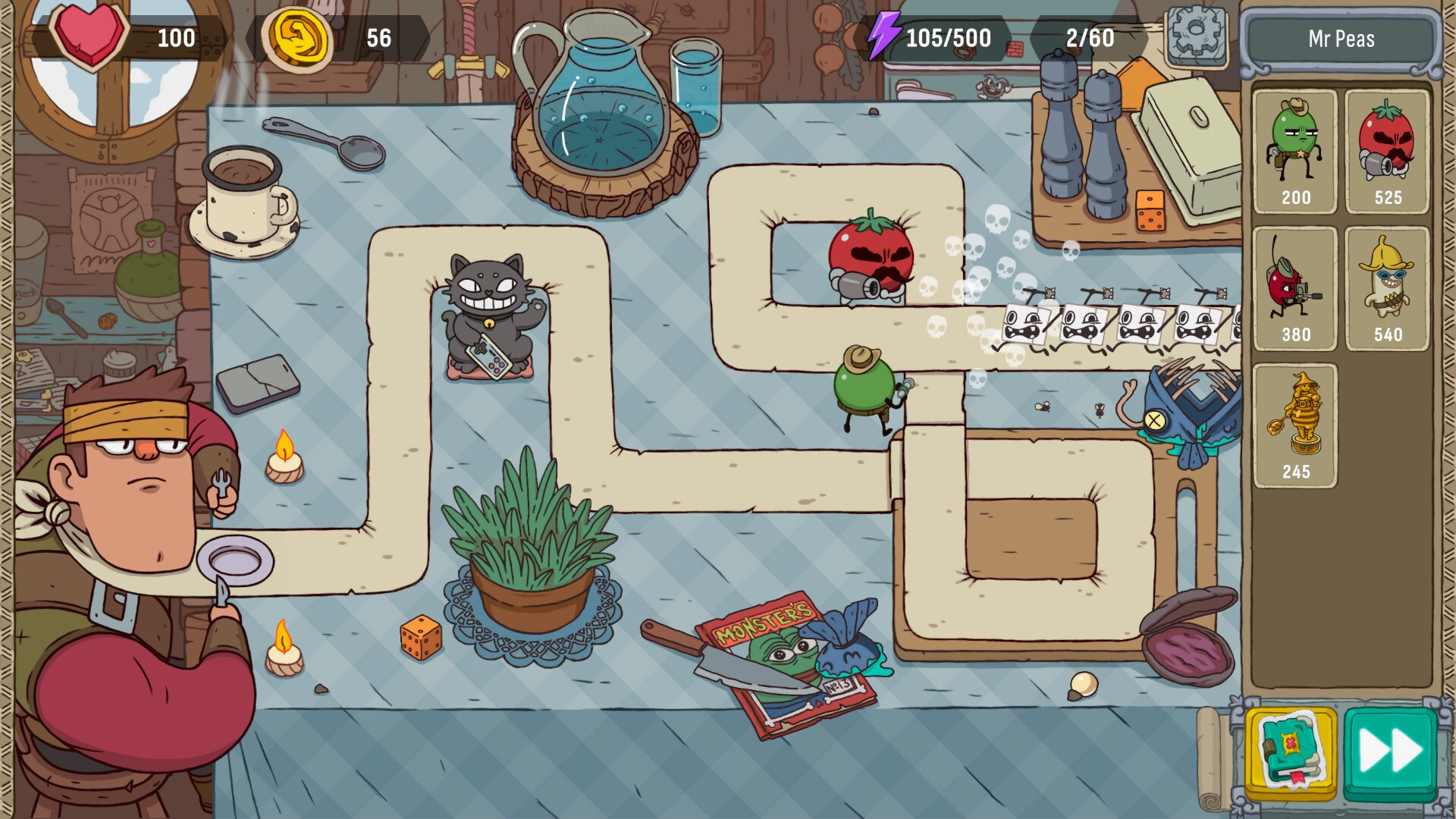Click the health value showing 100
This screenshot has width=1456, height=819.
(177, 35)
